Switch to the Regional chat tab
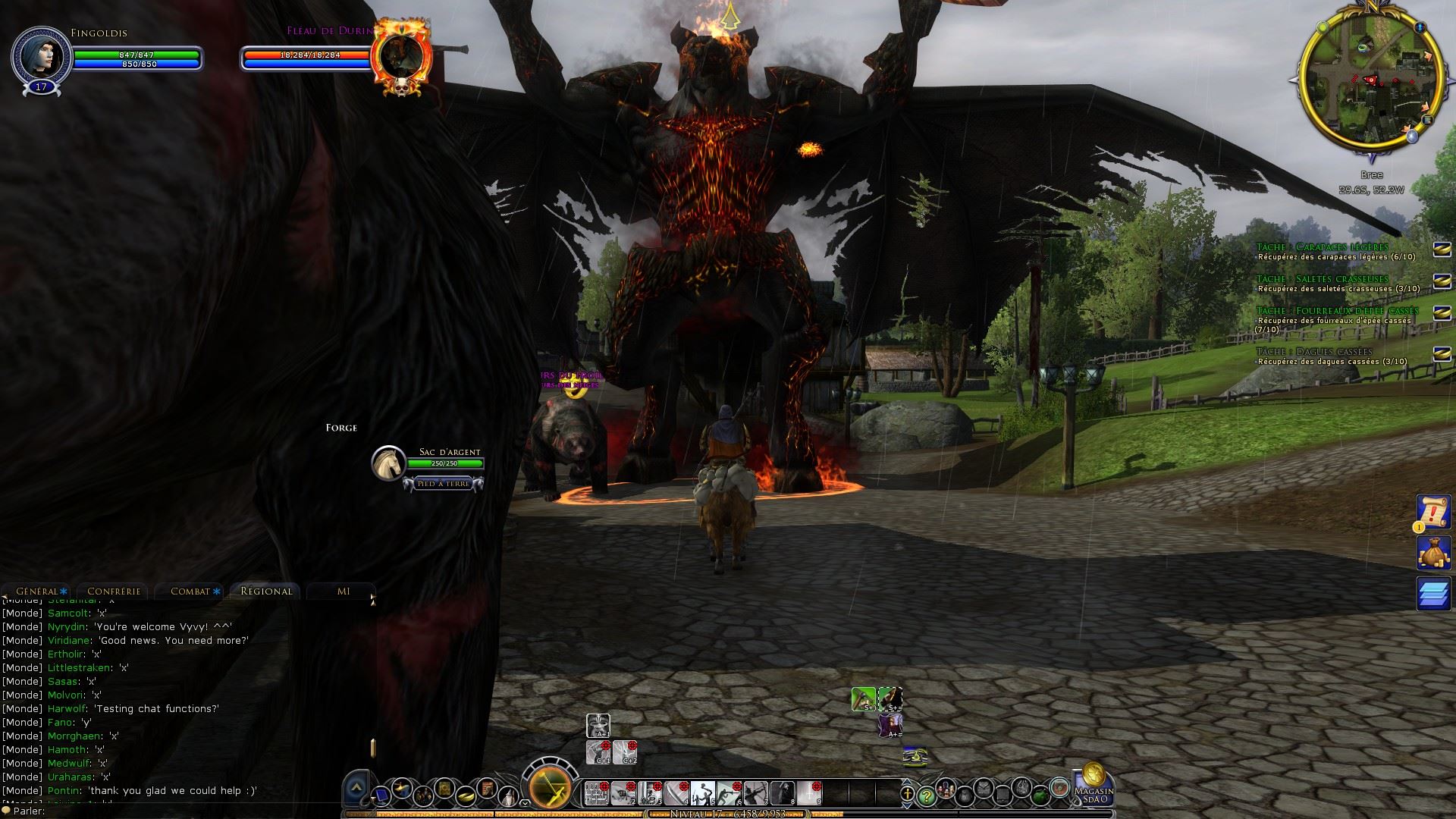Image resolution: width=1456 pixels, height=819 pixels. coord(266,591)
